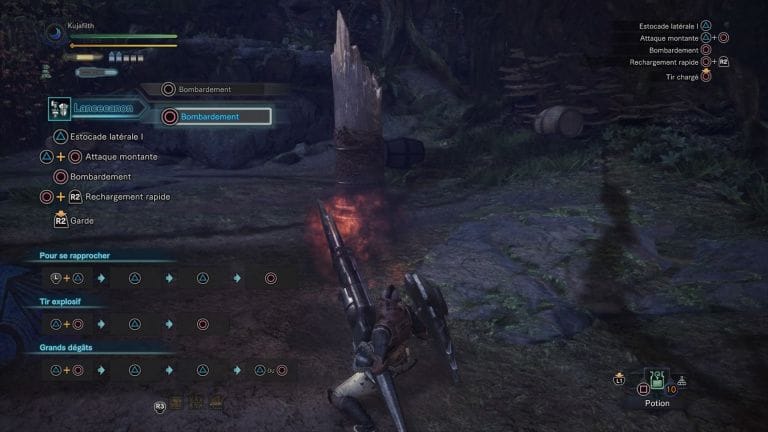Image resolution: width=768 pixels, height=432 pixels.
Task: Choose the Garde move entry
Action: point(97,220)
